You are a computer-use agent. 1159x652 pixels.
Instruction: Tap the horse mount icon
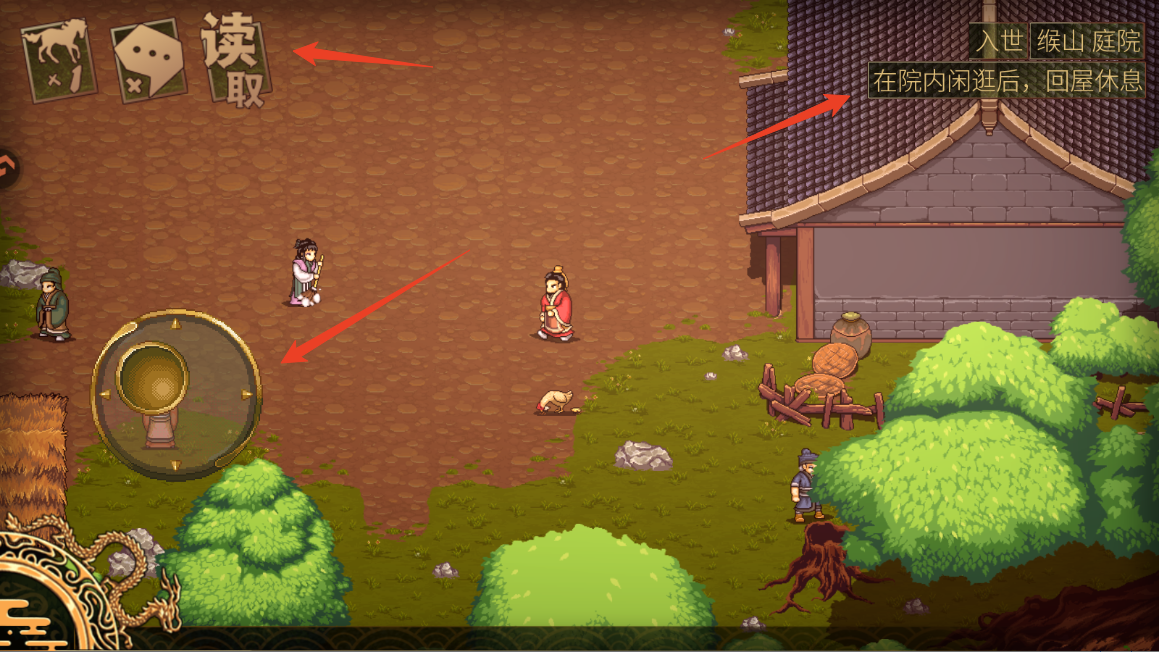pos(60,59)
